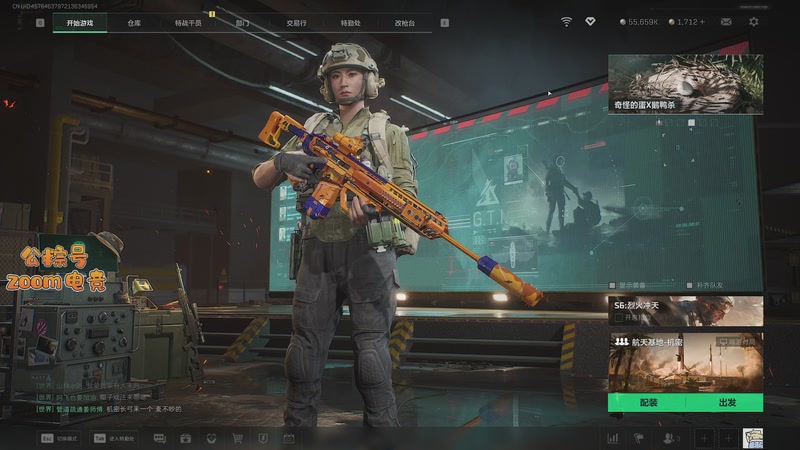
Task: Open settings via the gear icon
Action: point(754,21)
